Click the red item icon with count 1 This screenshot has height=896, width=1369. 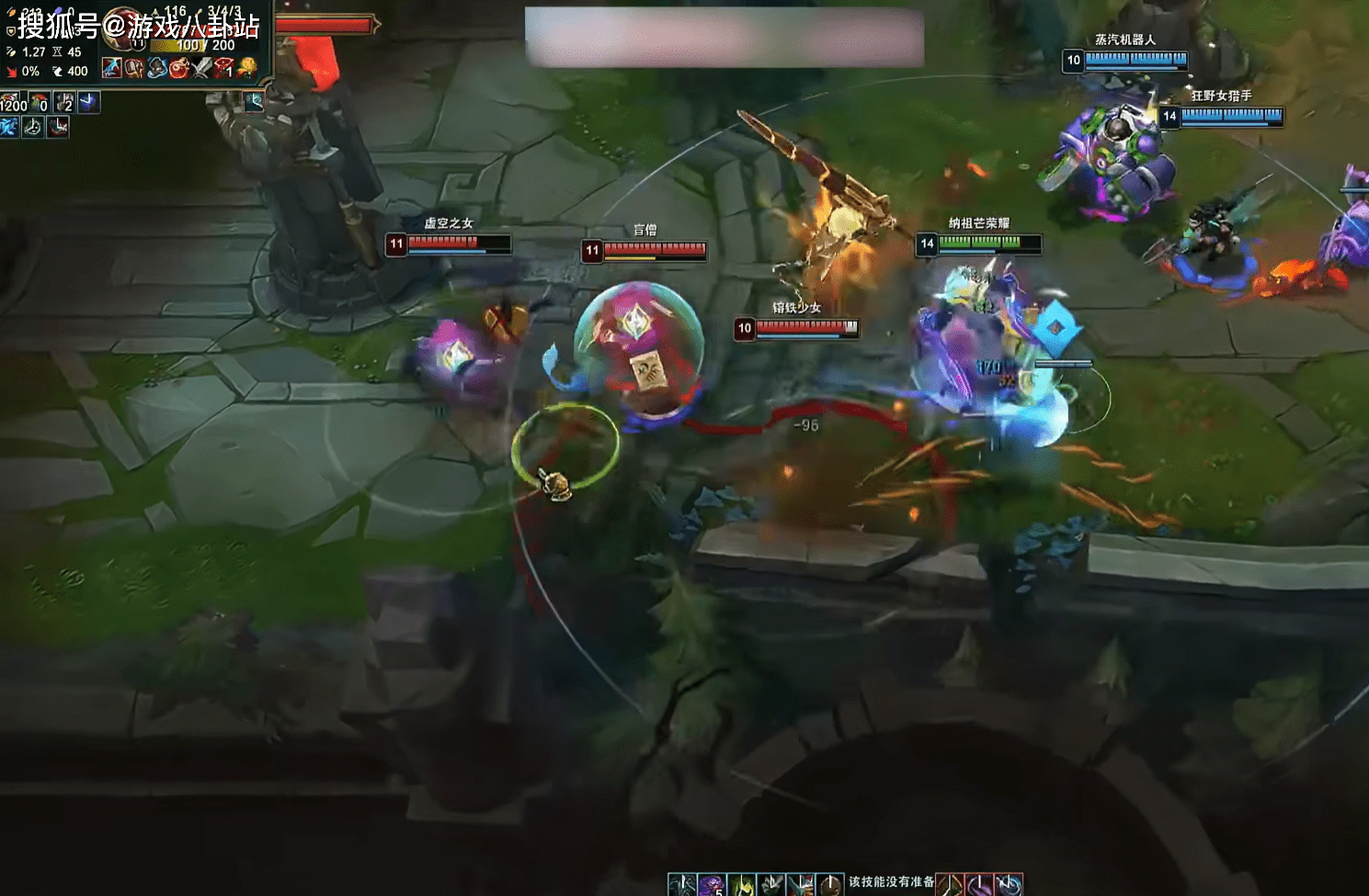click(x=223, y=67)
